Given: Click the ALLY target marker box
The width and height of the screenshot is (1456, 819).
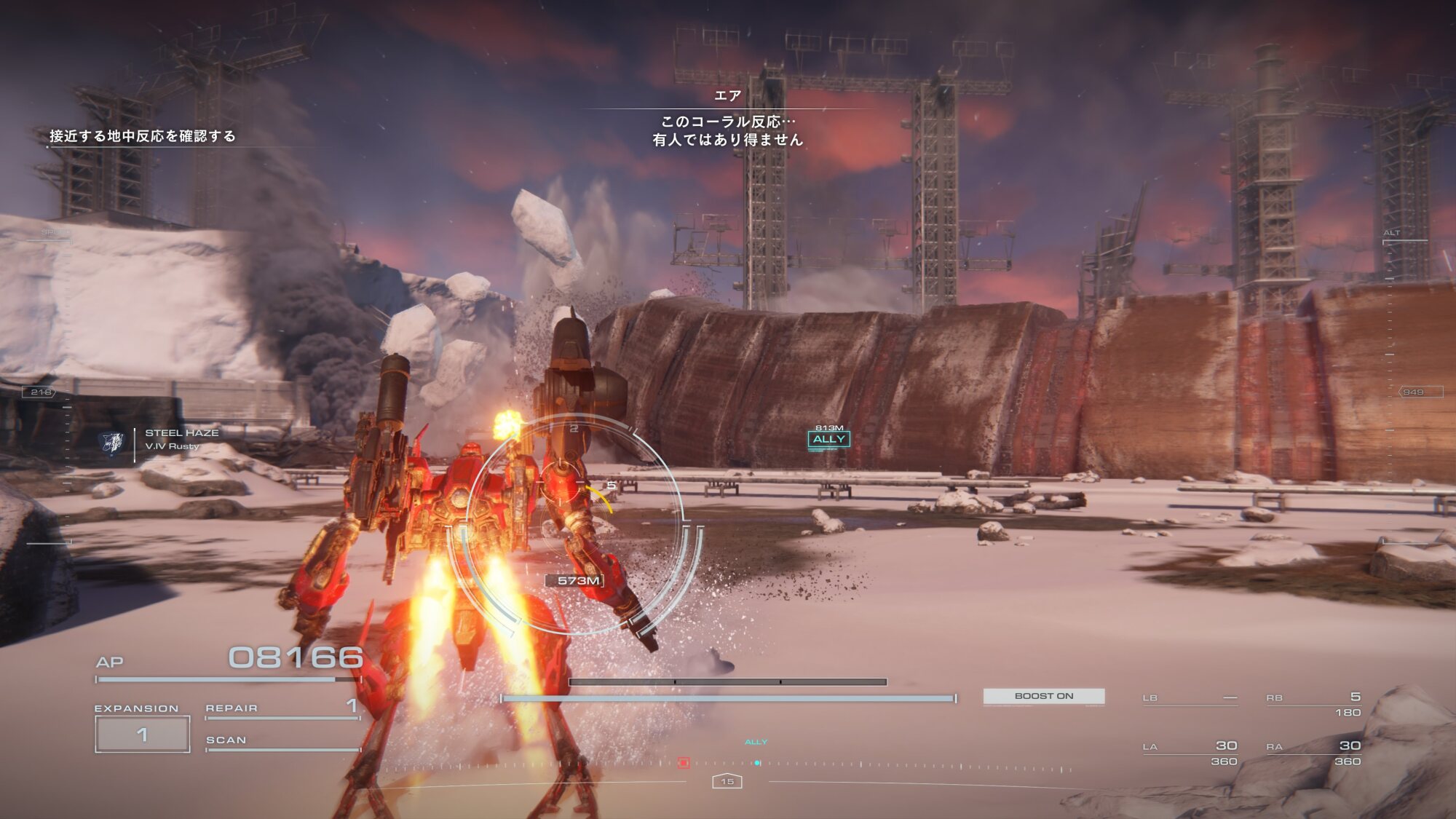Looking at the screenshot, I should click(828, 439).
